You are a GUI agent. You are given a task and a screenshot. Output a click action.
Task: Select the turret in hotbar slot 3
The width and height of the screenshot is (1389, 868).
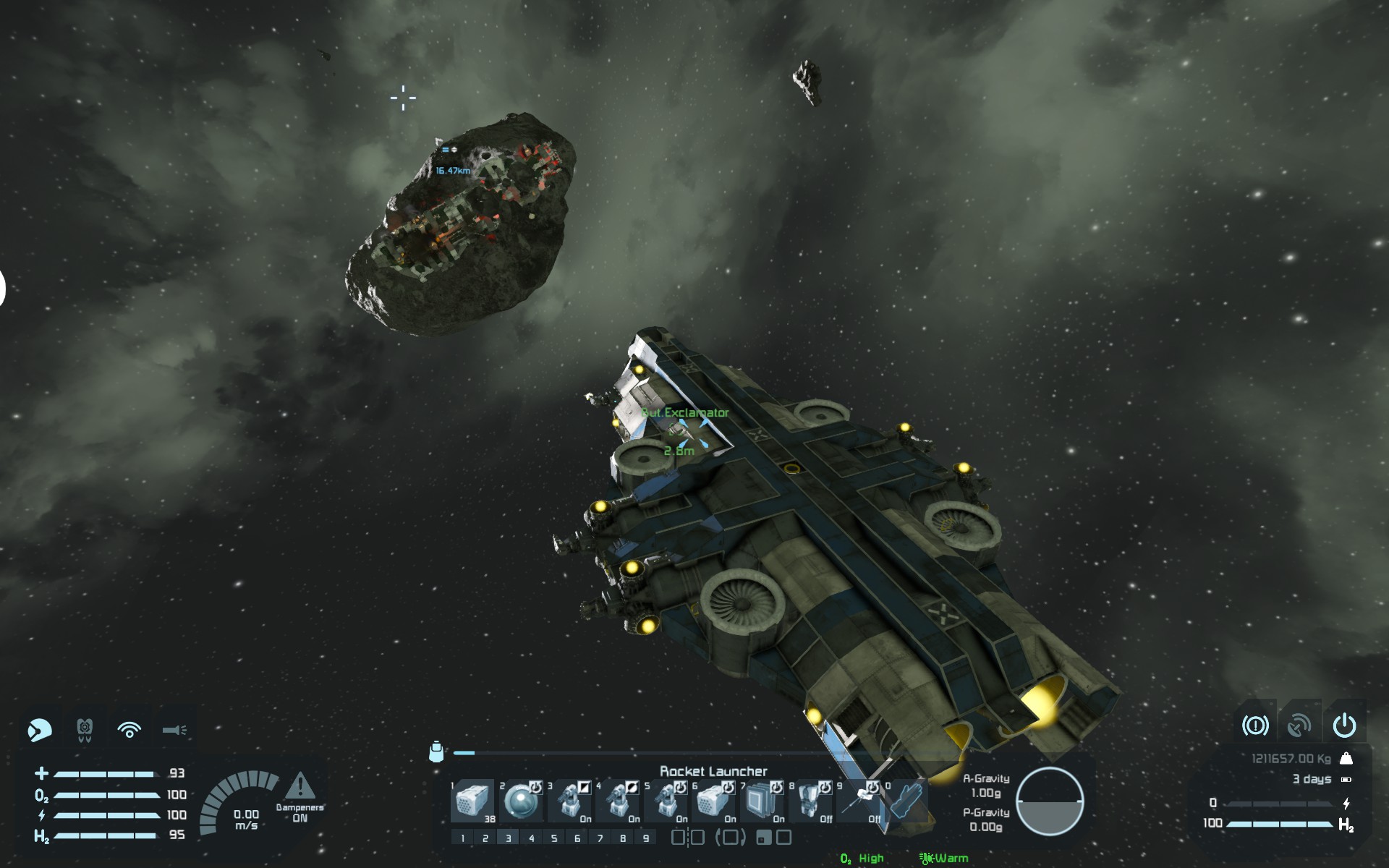(569, 801)
